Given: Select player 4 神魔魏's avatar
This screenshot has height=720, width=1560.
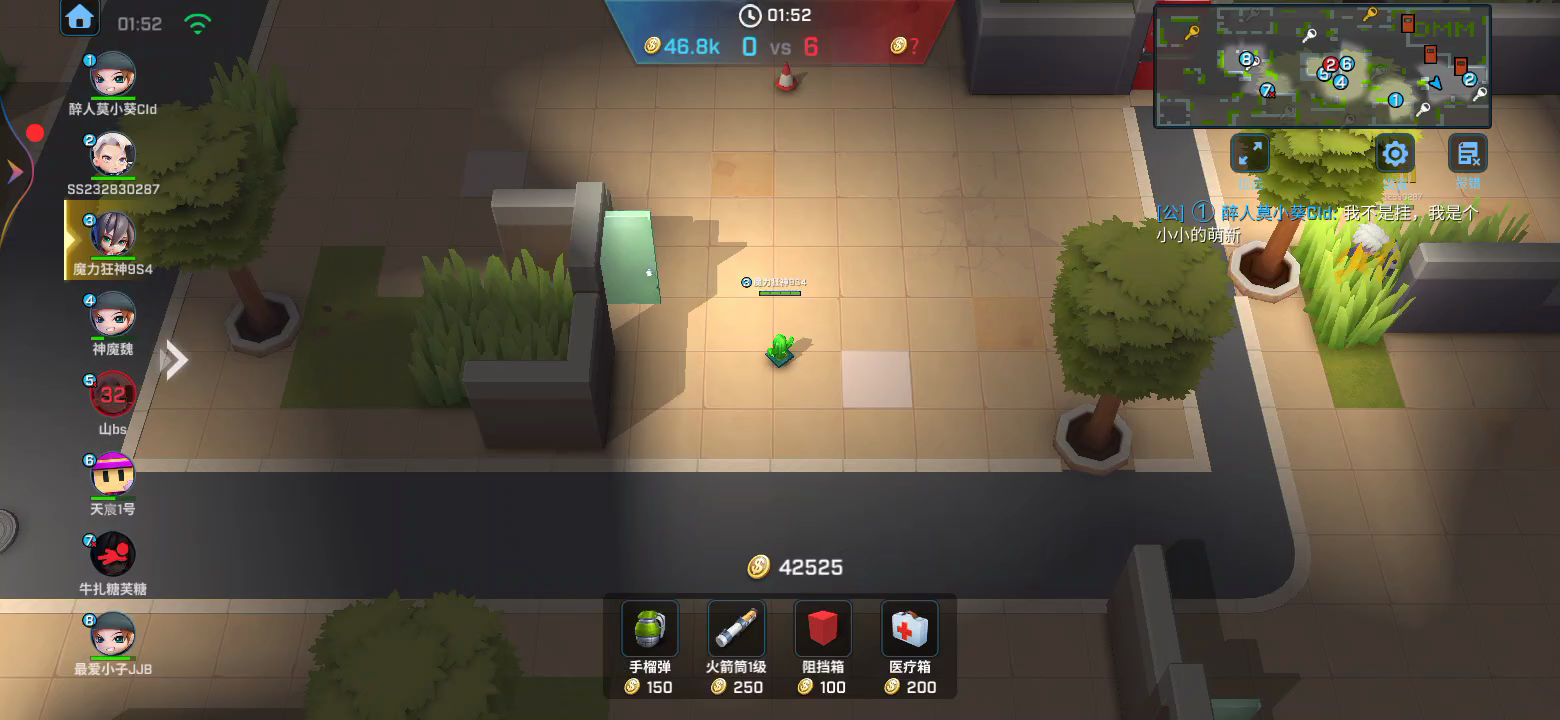Looking at the screenshot, I should click(x=113, y=315).
